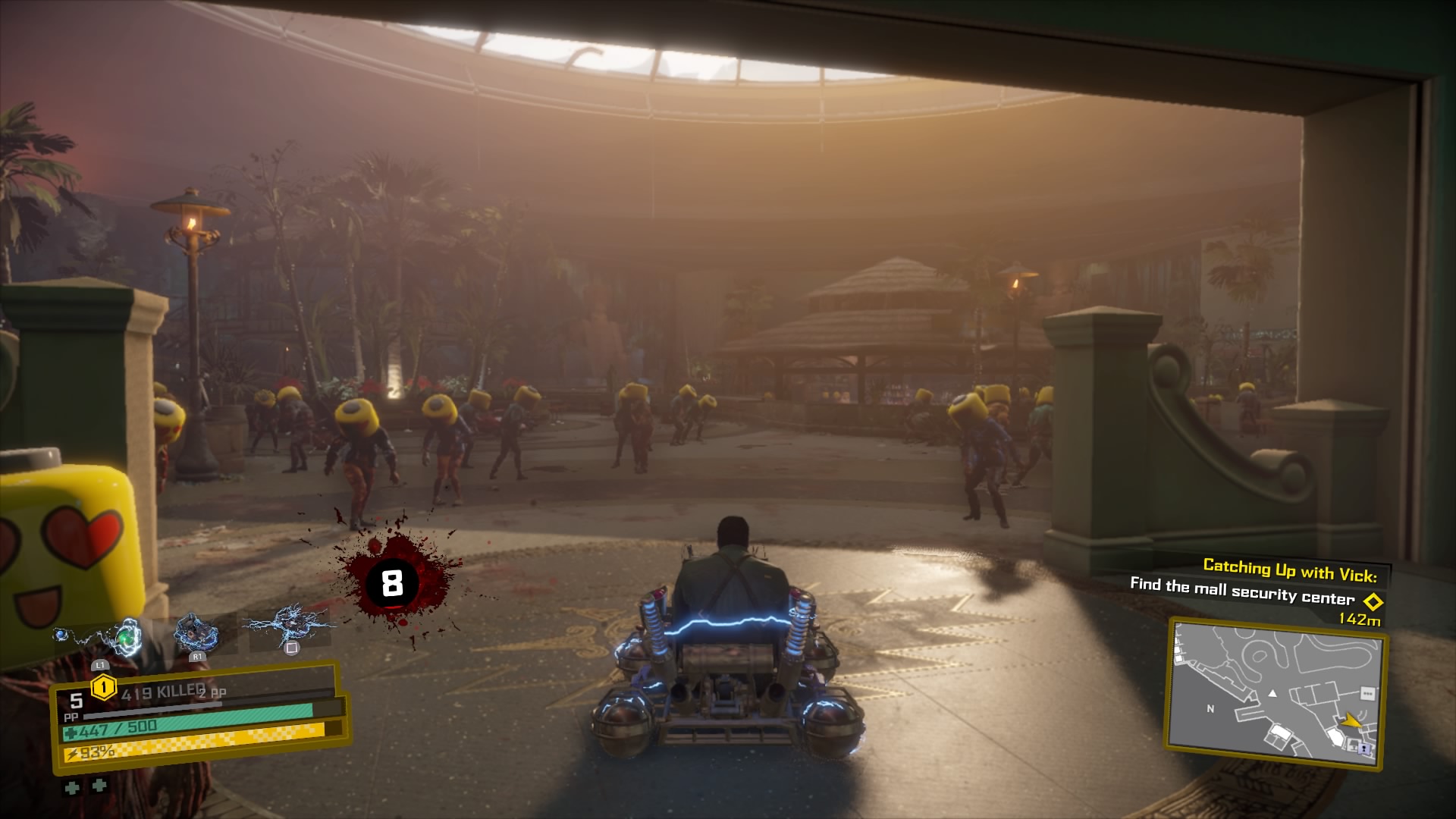Click the yellow hexagon level badge
Image resolution: width=1456 pixels, height=819 pixels.
(x=103, y=688)
